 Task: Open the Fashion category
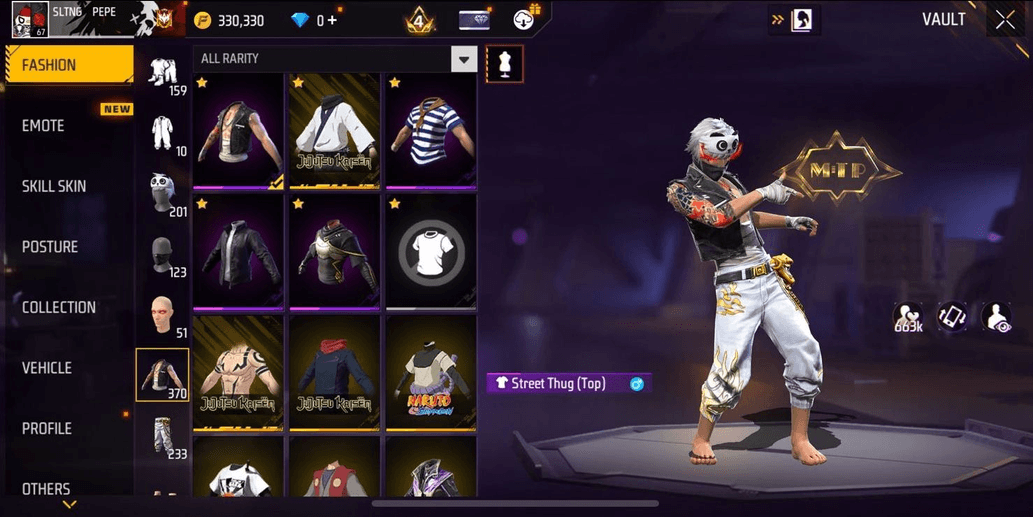(68, 65)
